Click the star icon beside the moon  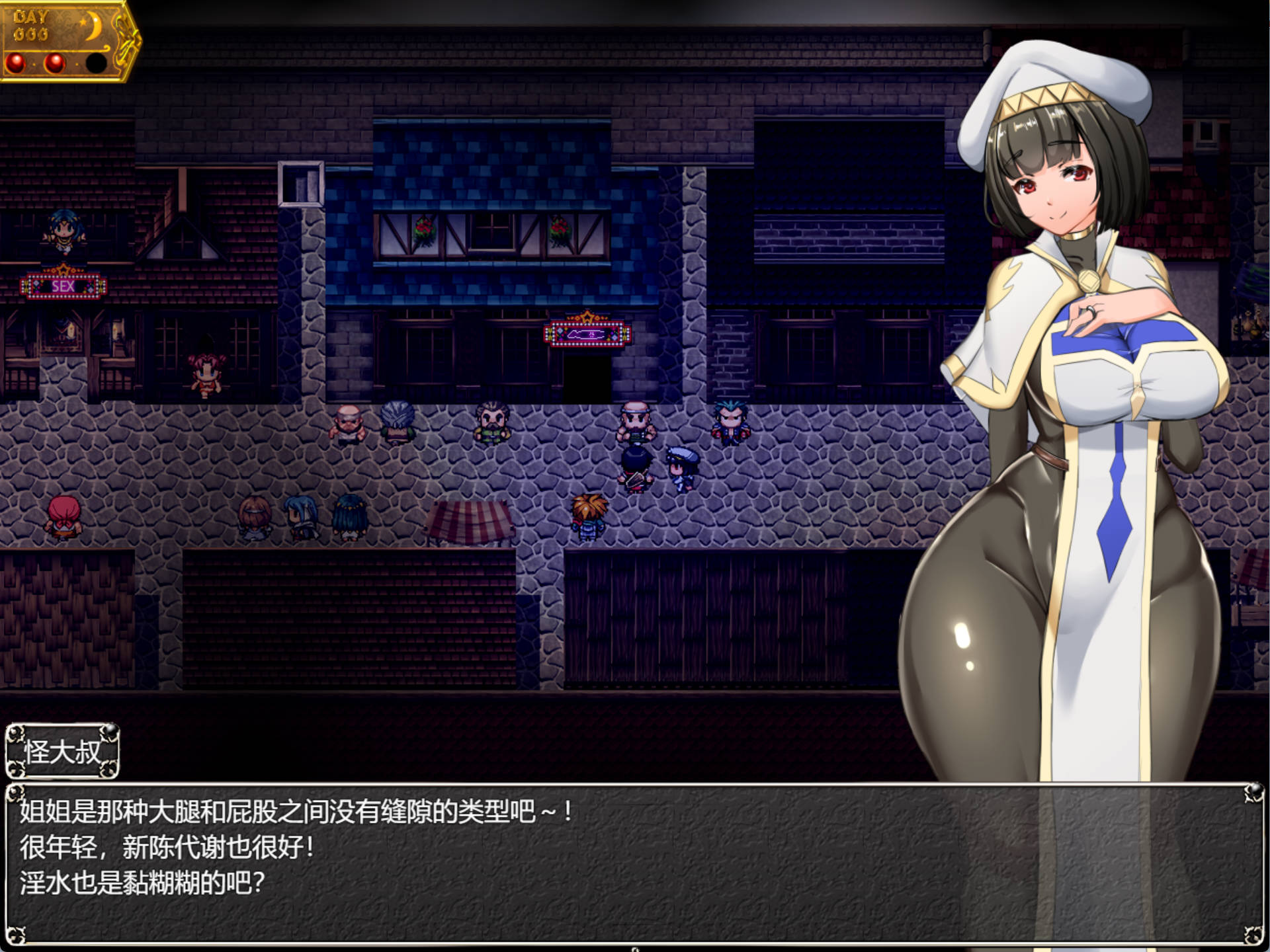[x=83, y=22]
